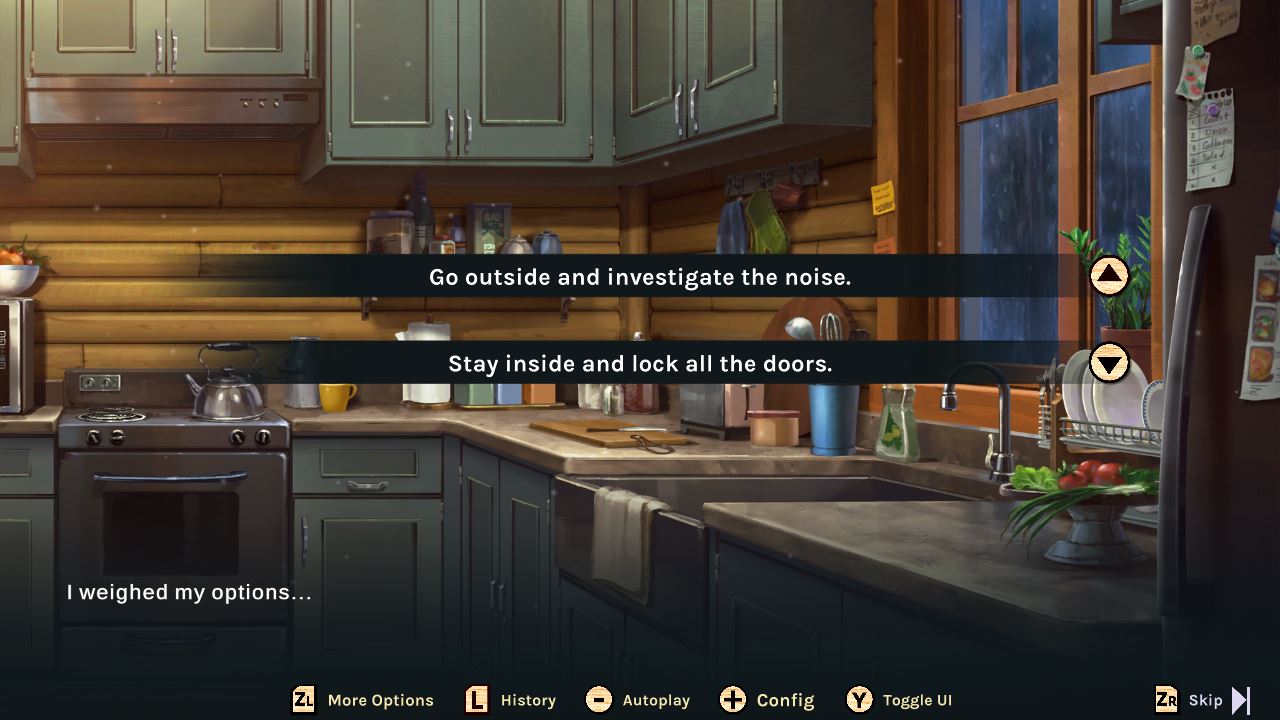Open the More Options menu
Screen dimensions: 1280x720
363,700
